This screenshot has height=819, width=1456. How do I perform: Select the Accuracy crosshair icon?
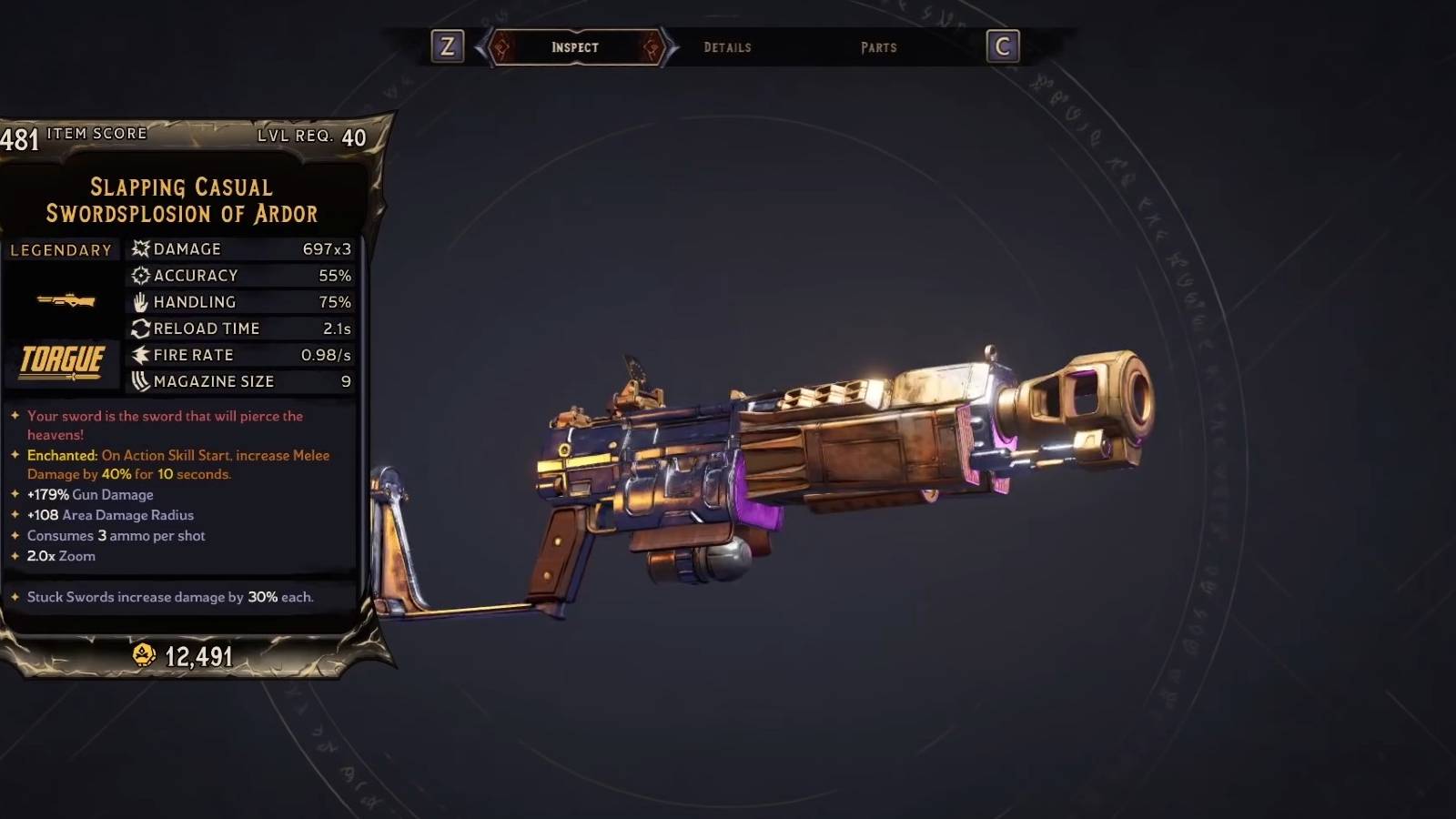pos(139,275)
